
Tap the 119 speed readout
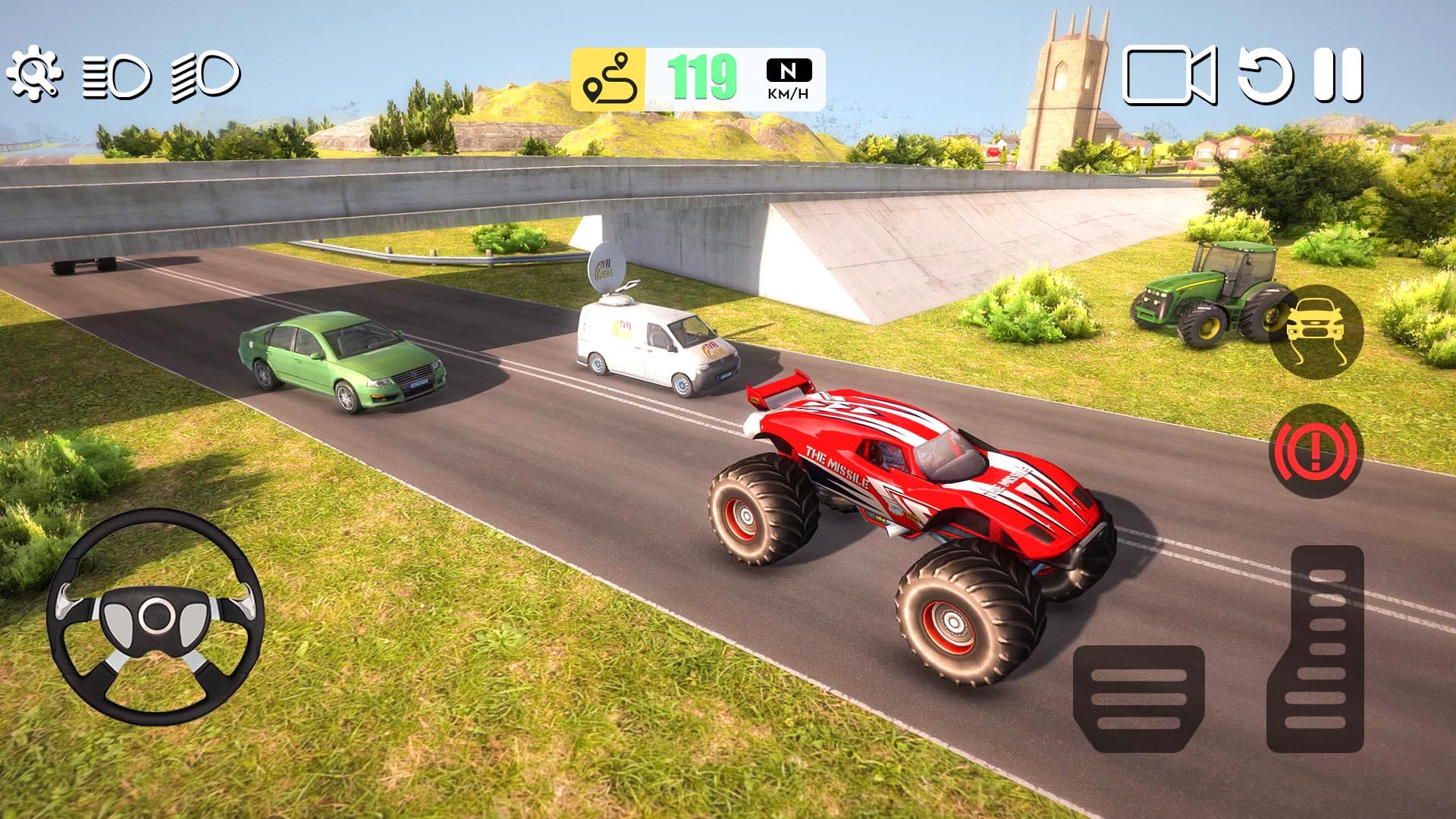701,76
